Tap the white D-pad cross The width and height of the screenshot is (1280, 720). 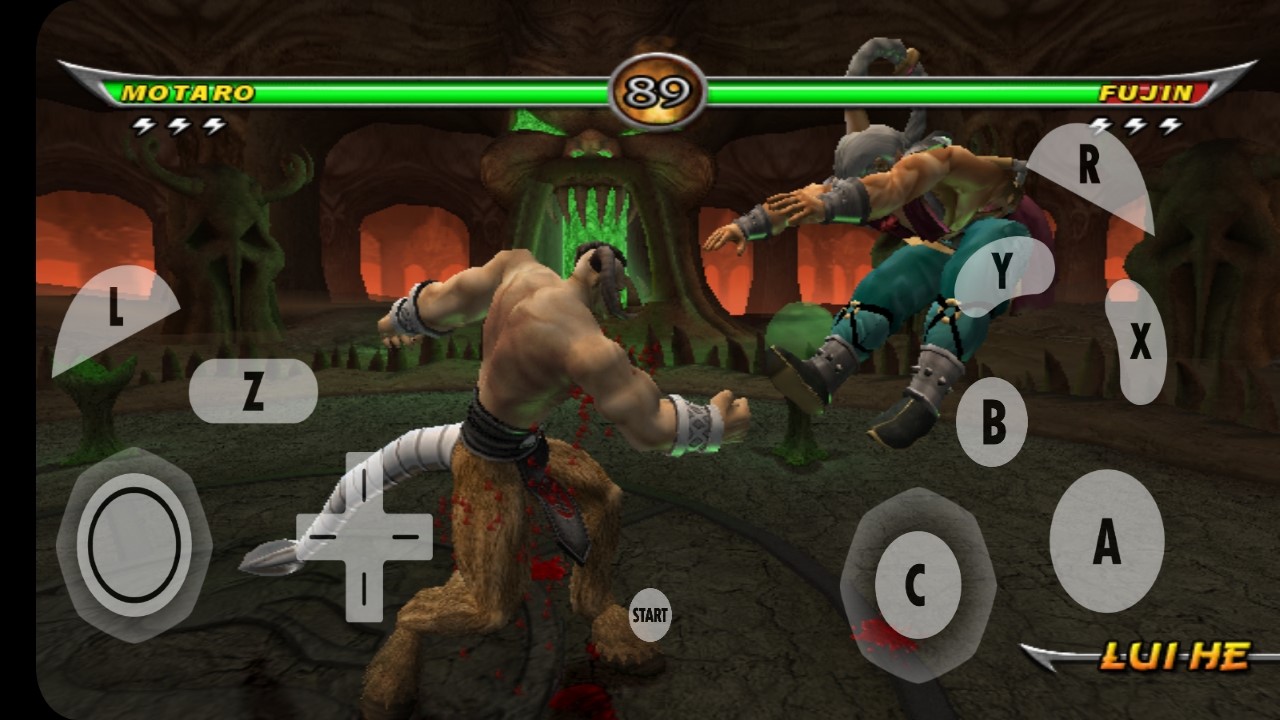(364, 537)
